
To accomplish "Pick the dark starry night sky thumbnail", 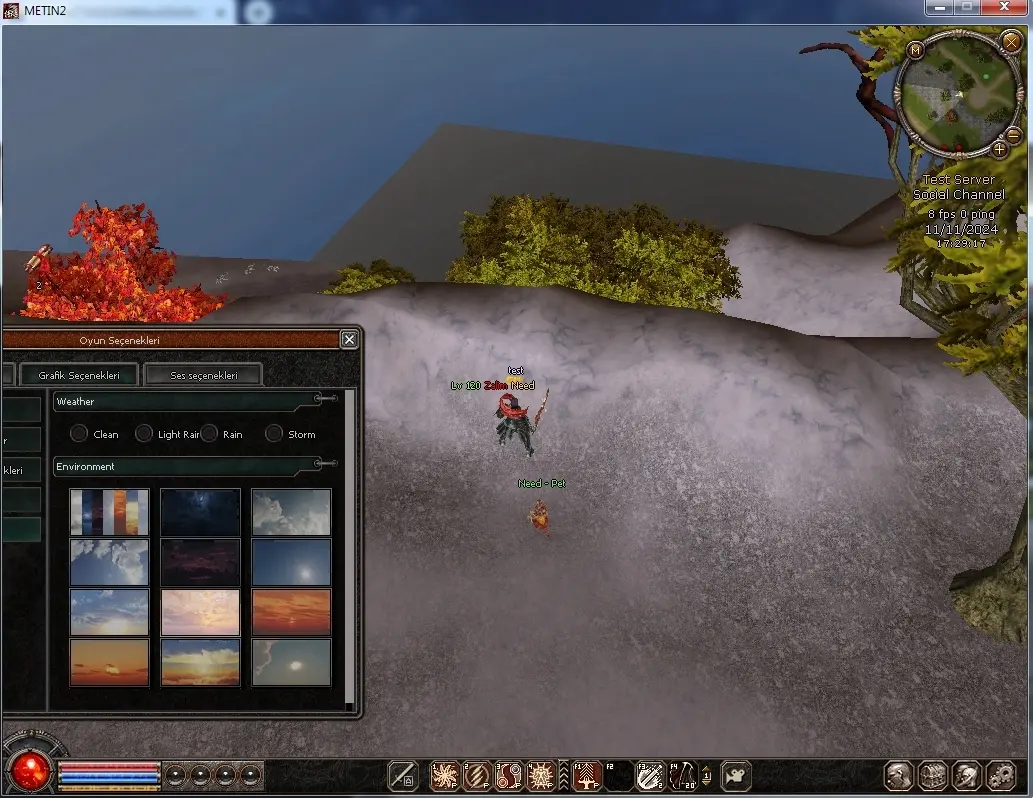I will [200, 512].
